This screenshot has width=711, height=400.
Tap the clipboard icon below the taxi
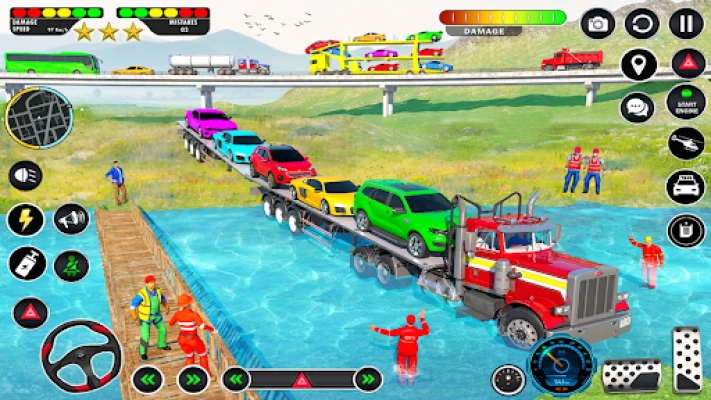pos(686,231)
